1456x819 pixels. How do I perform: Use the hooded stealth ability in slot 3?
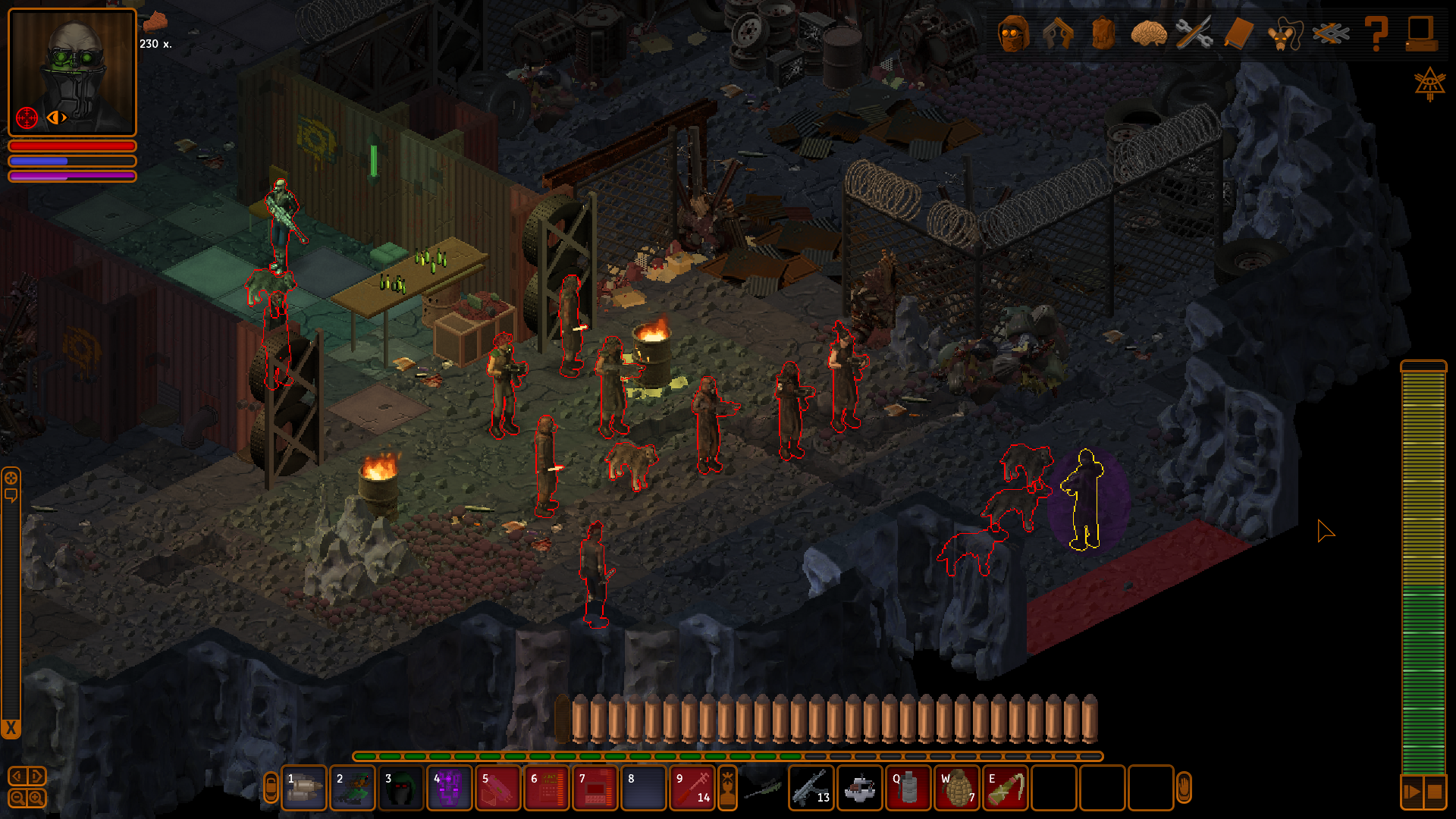pyautogui.click(x=401, y=789)
